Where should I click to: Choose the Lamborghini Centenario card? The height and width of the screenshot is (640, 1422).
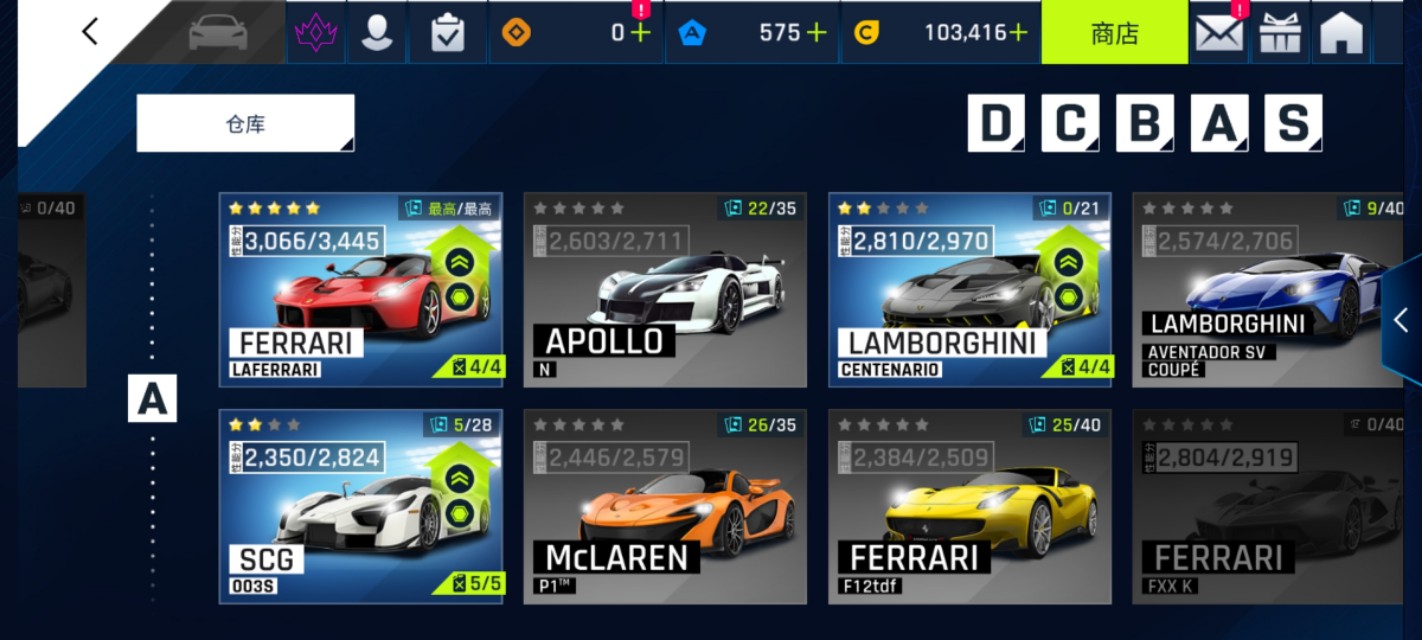tap(969, 290)
